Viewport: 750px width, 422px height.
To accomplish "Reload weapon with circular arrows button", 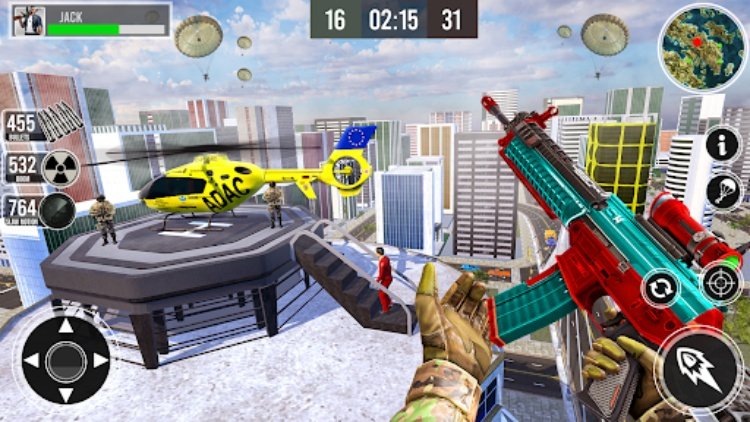I will pyautogui.click(x=661, y=288).
